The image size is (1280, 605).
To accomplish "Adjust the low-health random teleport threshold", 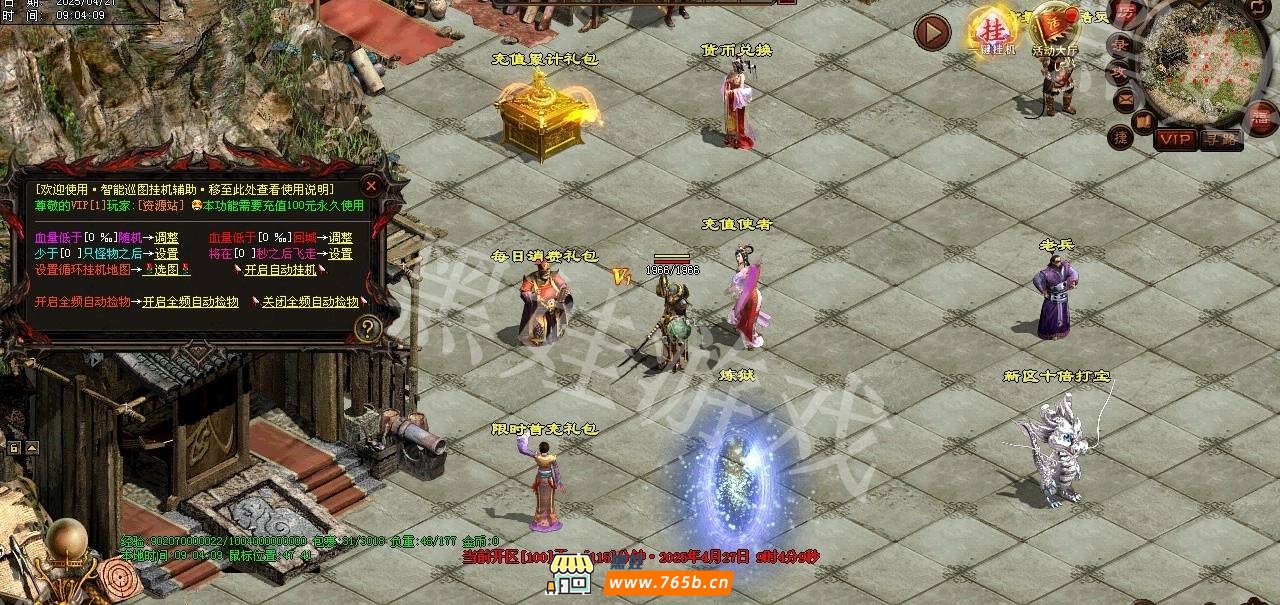I will 167,238.
